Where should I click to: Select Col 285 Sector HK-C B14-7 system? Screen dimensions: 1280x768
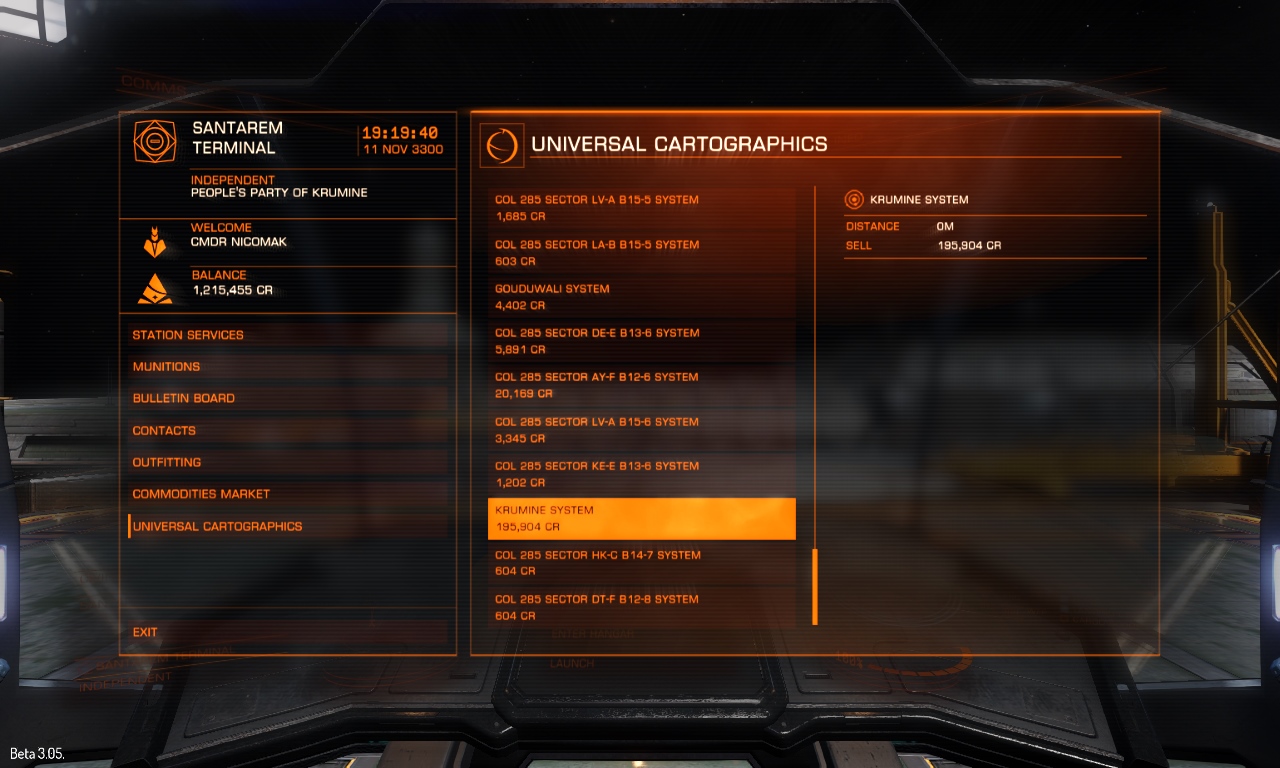(641, 563)
